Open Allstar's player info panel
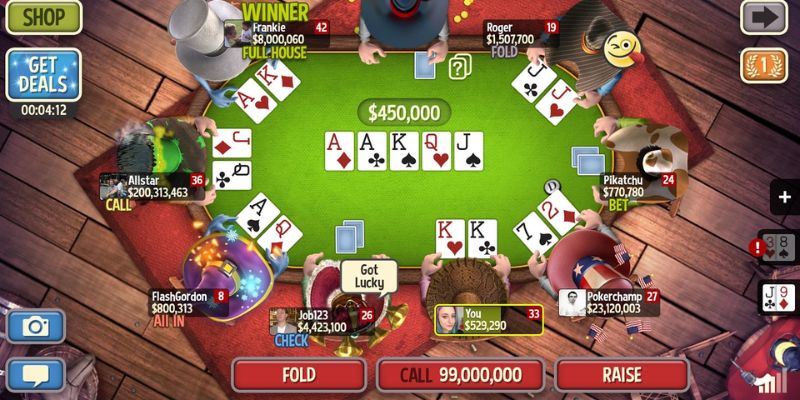 coord(151,186)
